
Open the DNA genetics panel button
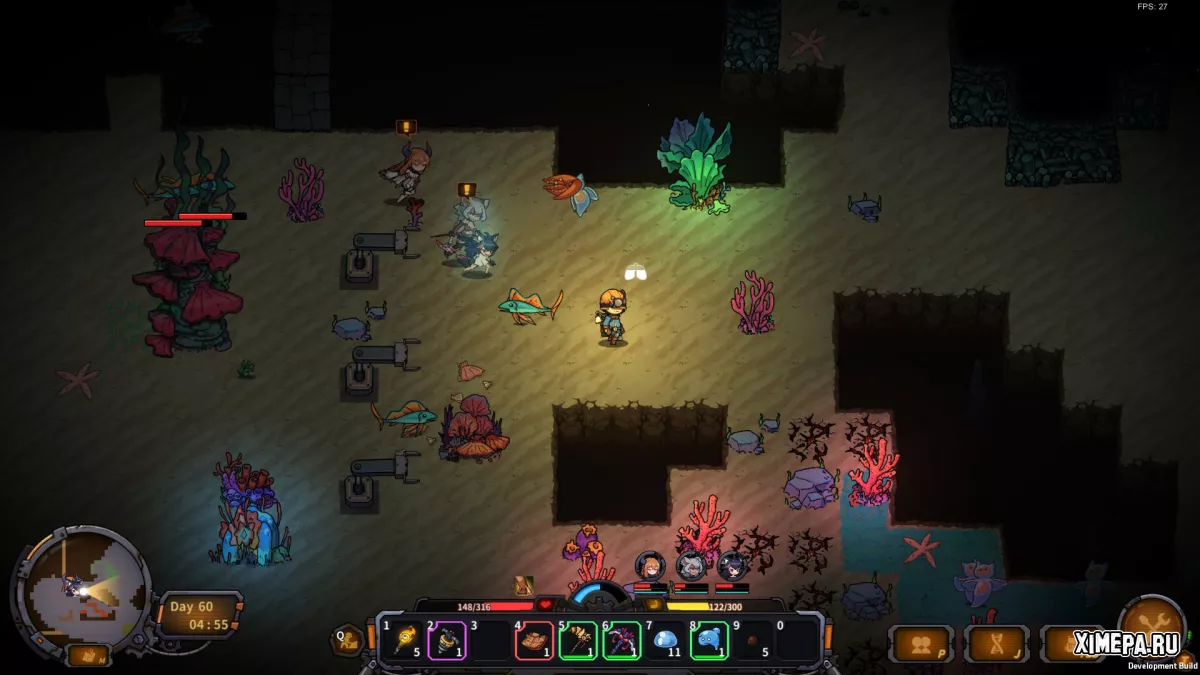996,644
